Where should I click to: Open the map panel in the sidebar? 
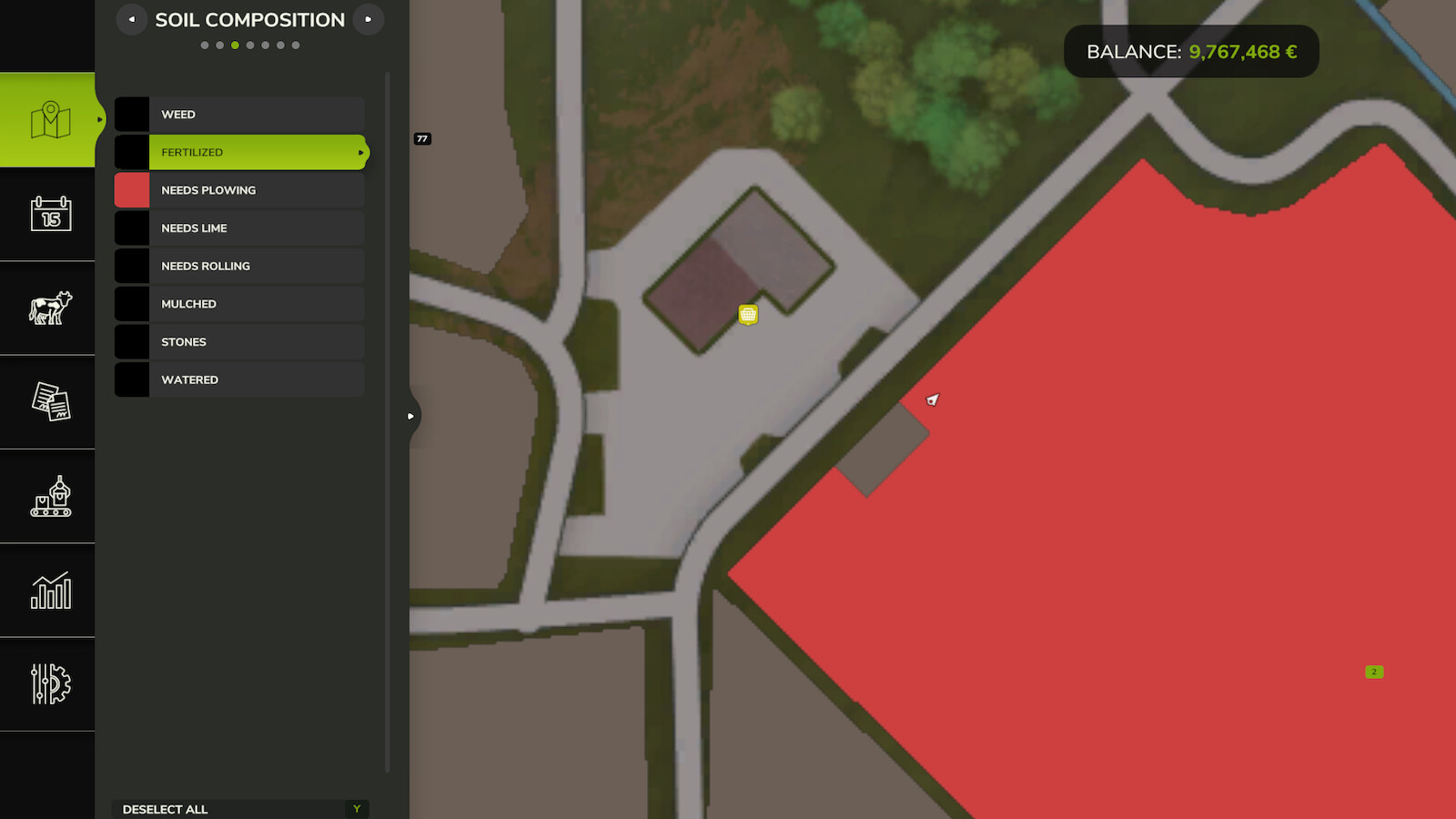(50, 118)
